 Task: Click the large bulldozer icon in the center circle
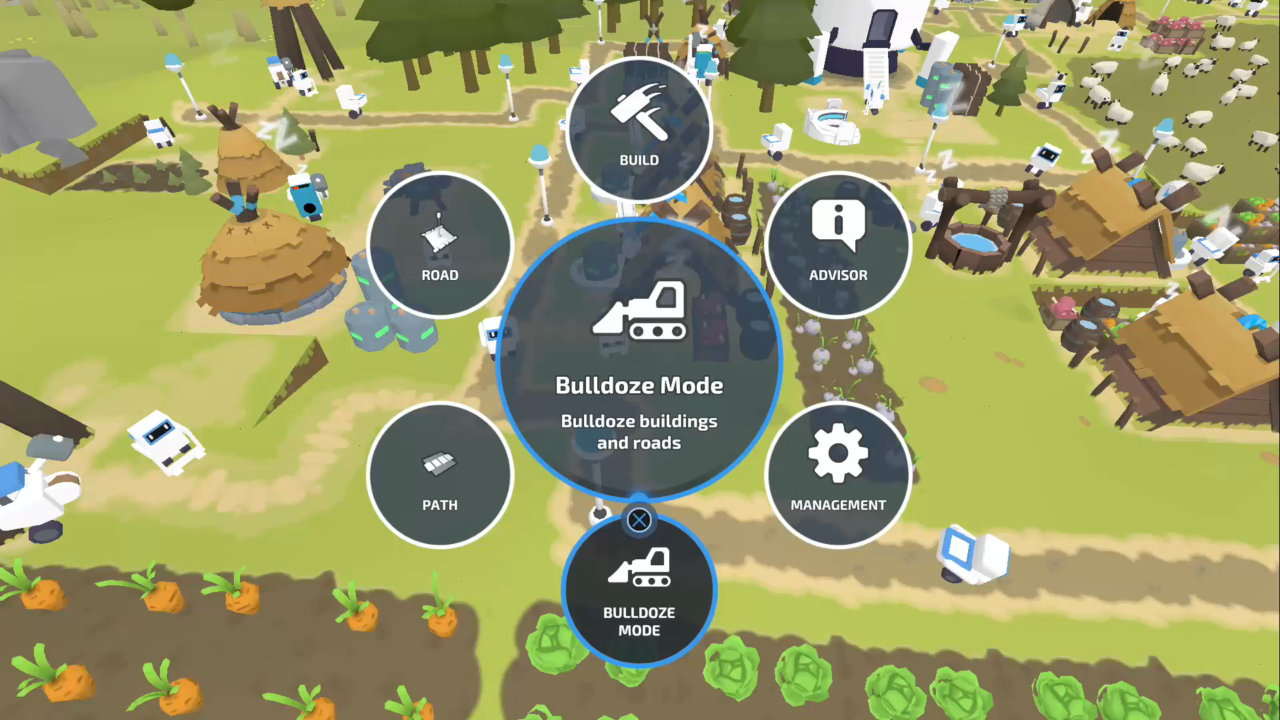point(639,310)
